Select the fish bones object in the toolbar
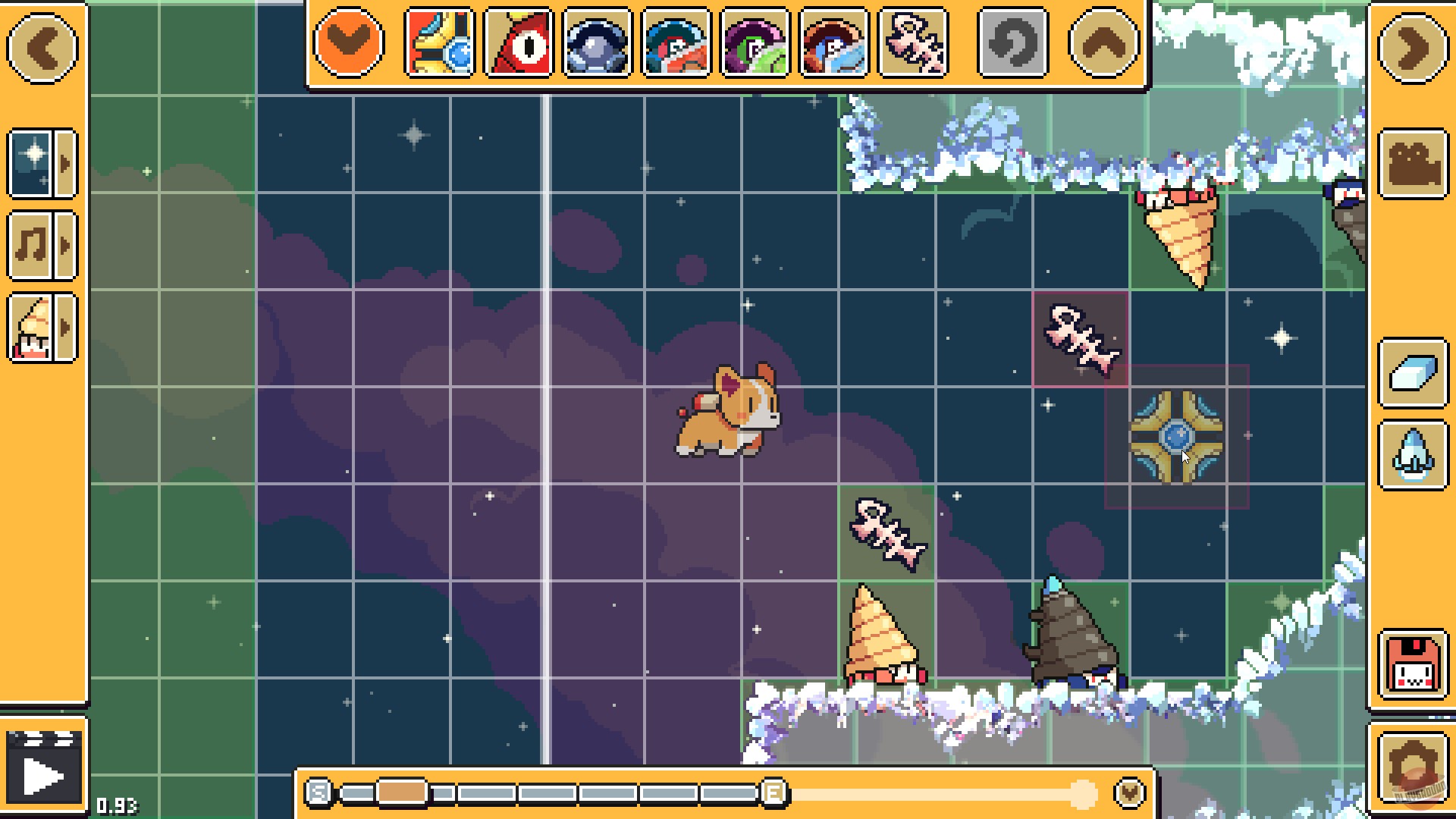 [x=912, y=44]
